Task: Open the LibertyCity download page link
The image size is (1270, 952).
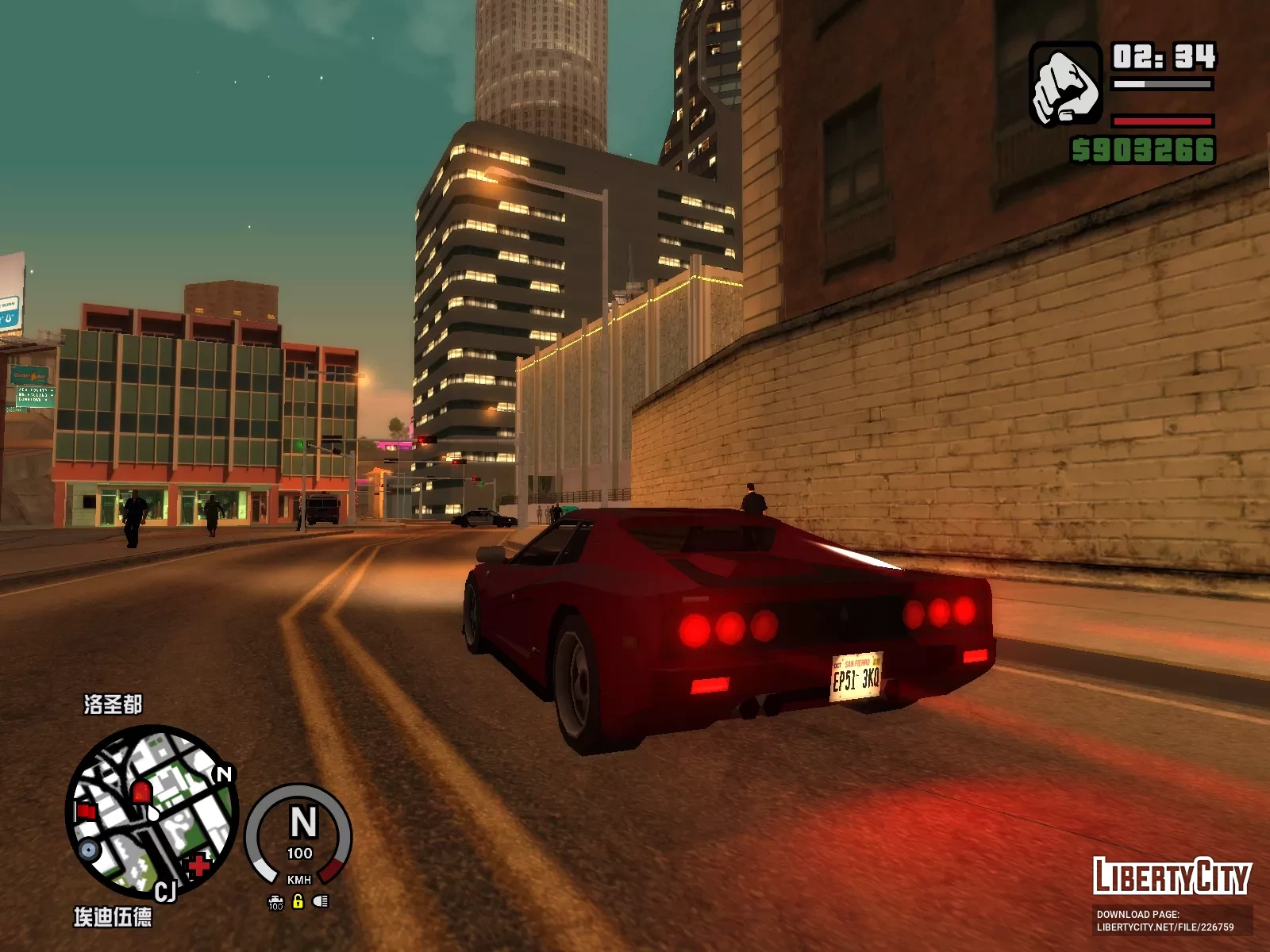Action: pos(1164,921)
